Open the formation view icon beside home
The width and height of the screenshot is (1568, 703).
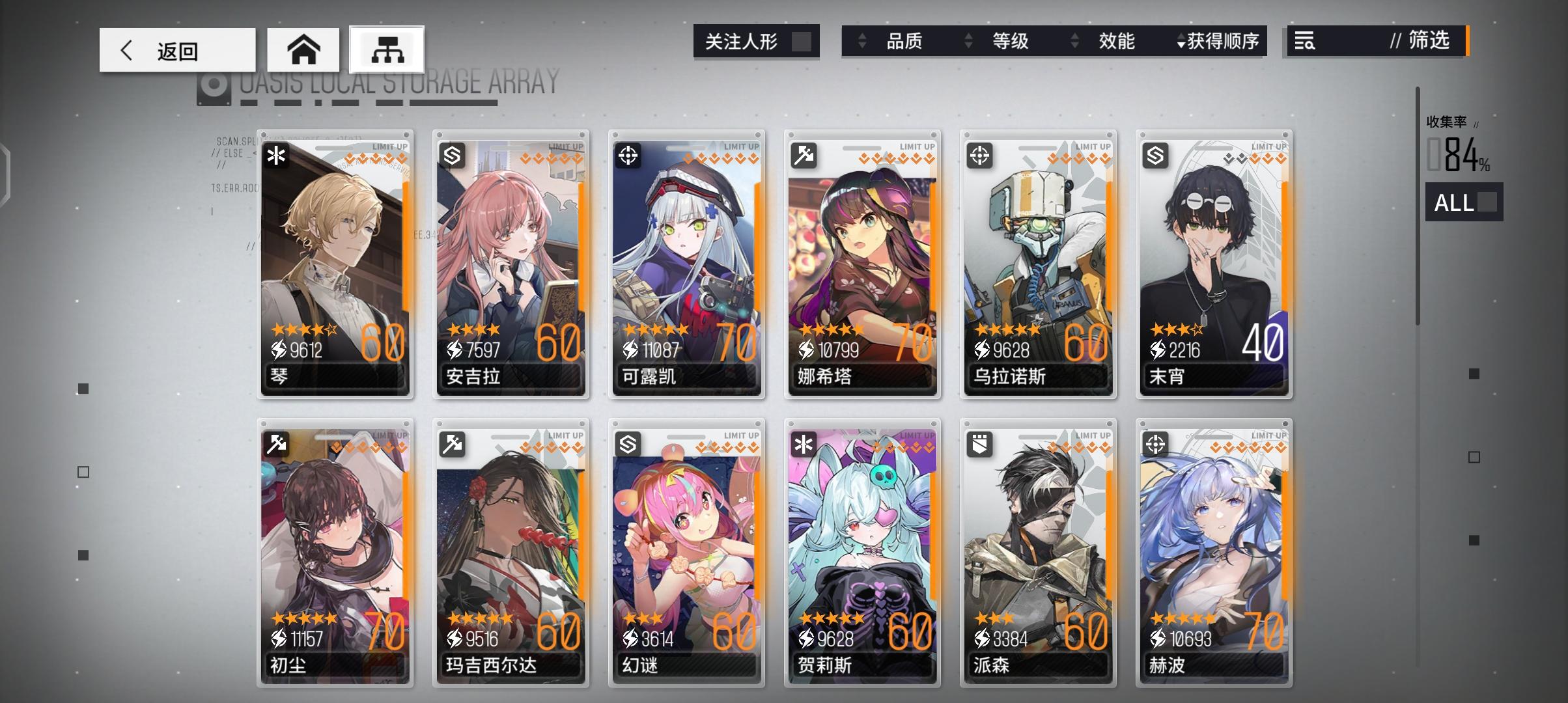click(x=386, y=48)
